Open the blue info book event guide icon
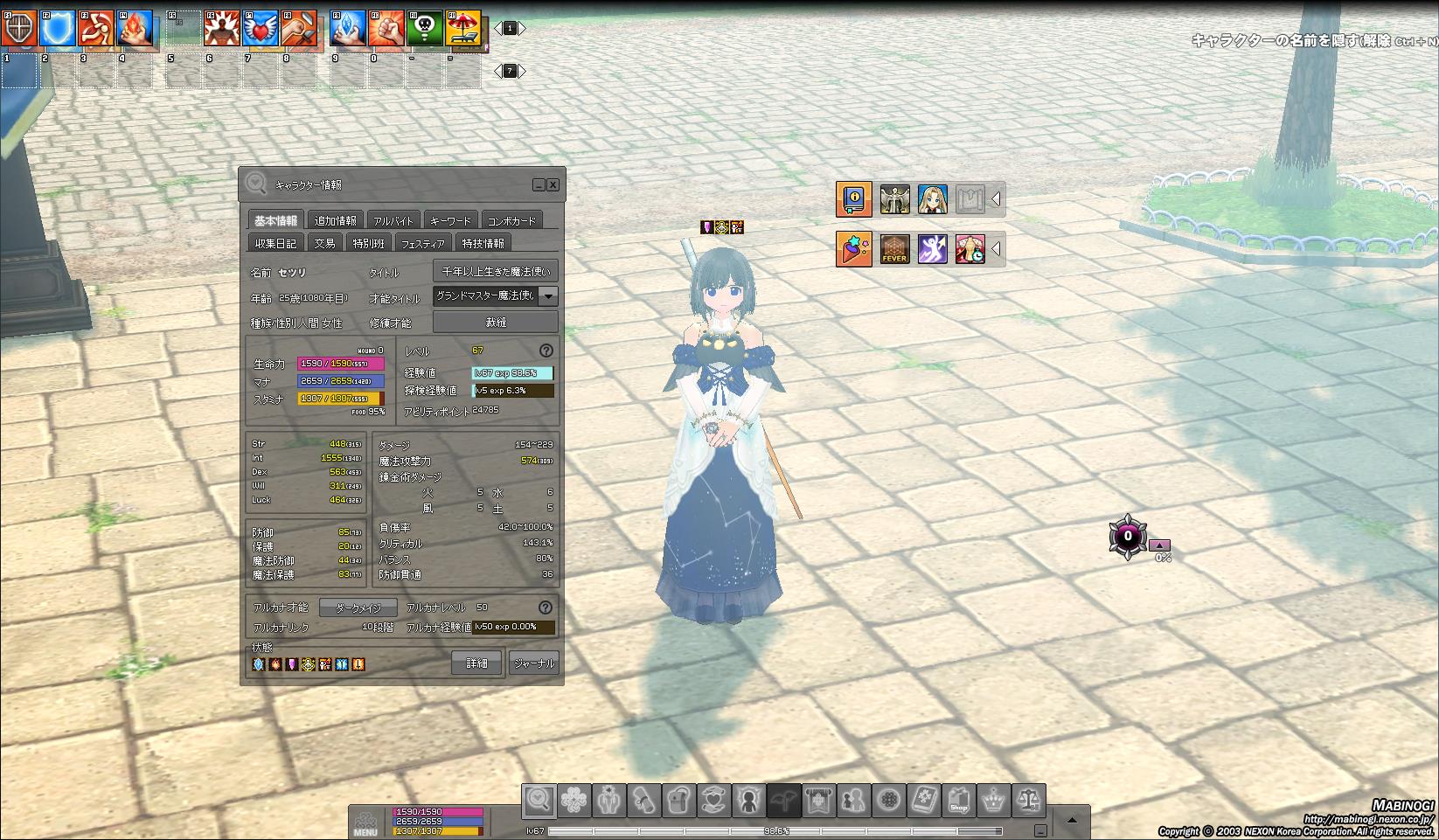This screenshot has width=1439, height=840. (854, 198)
